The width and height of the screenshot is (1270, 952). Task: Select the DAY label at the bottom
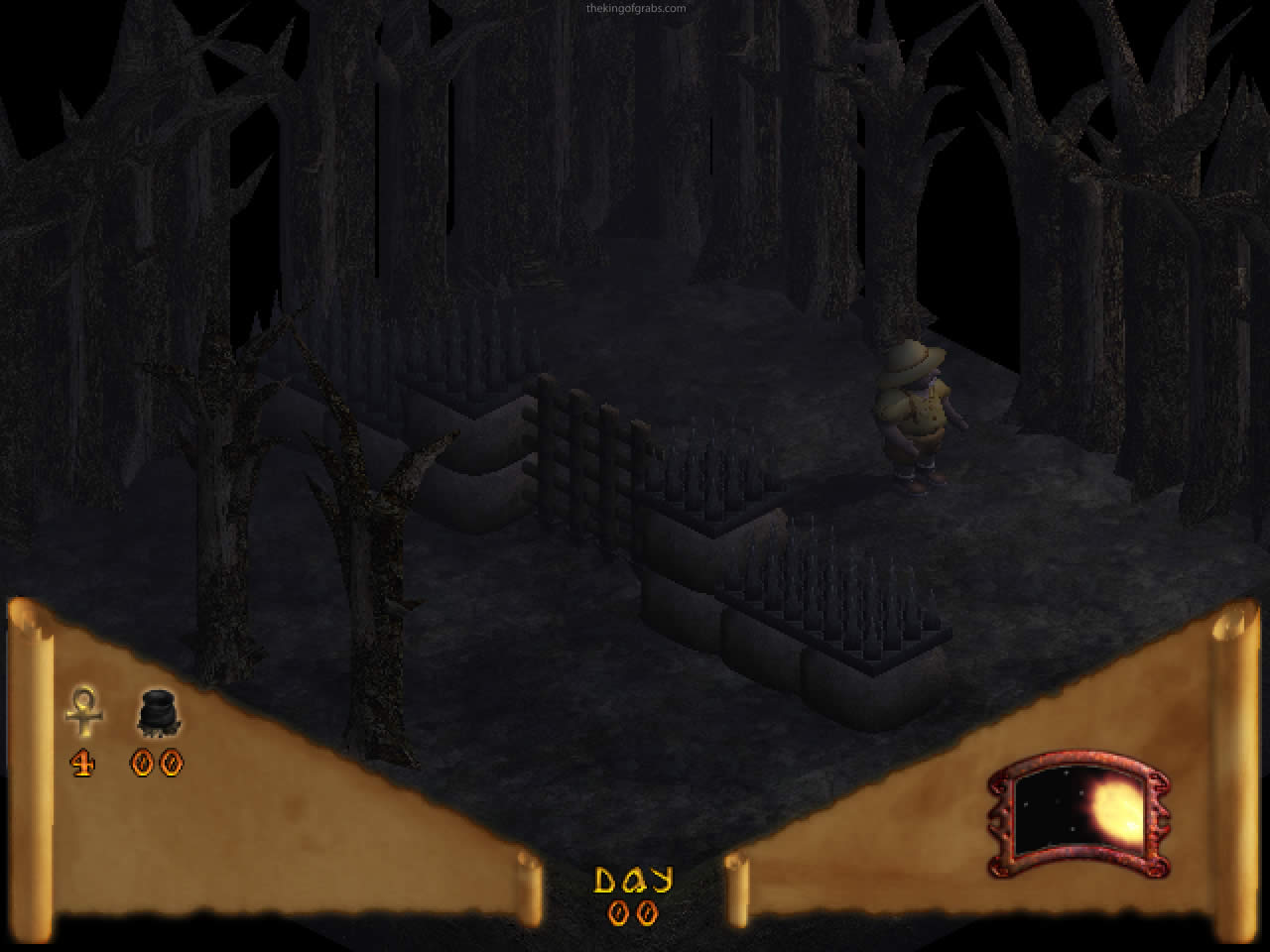(635, 878)
